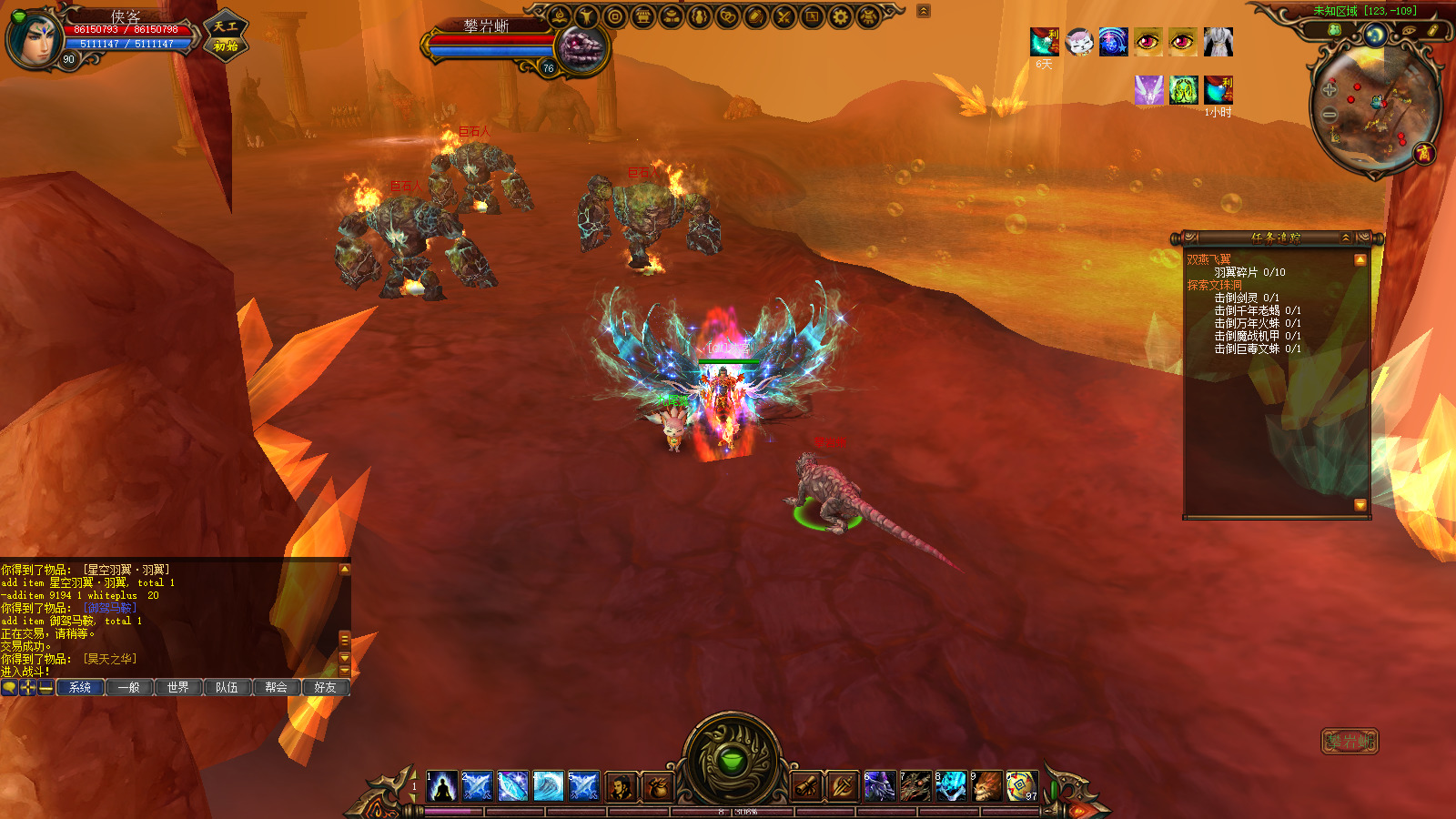Click the player portrait in the top-left
This screenshot has height=819, width=1456.
pyautogui.click(x=33, y=40)
